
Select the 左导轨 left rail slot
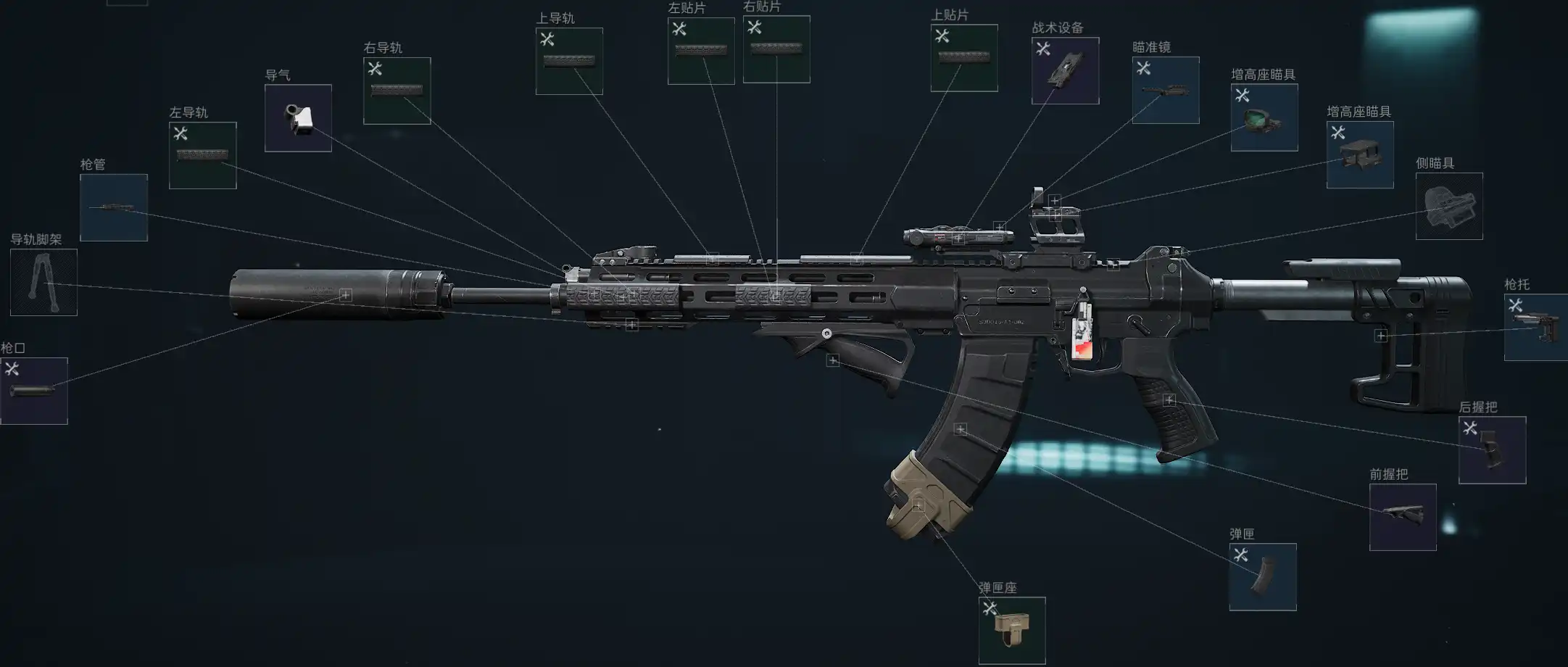click(x=203, y=155)
